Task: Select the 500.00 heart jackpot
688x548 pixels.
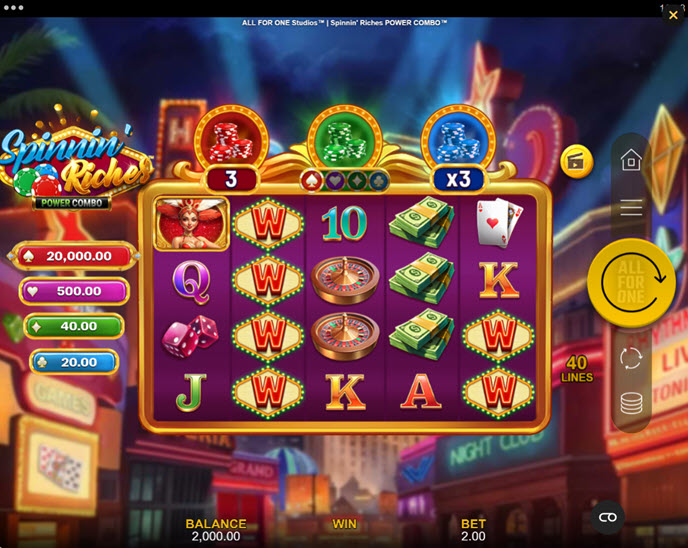Action: point(74,291)
